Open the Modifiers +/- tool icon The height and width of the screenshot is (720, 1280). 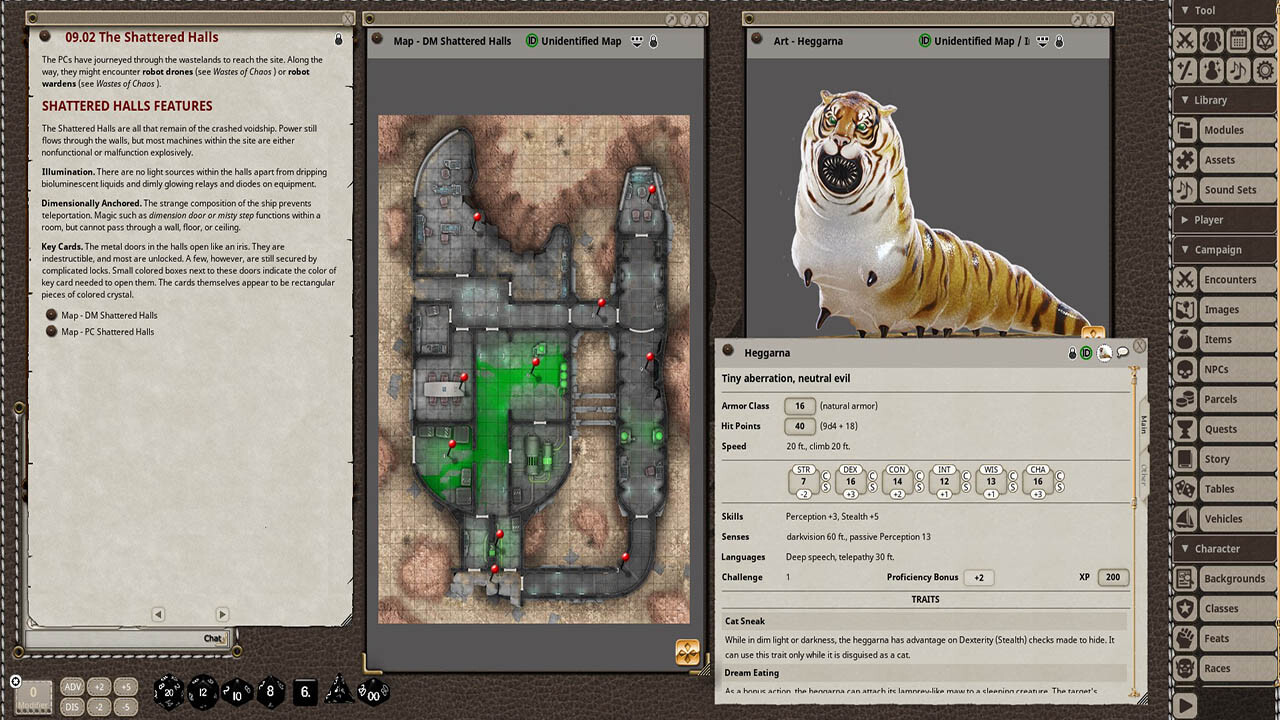tap(1185, 70)
